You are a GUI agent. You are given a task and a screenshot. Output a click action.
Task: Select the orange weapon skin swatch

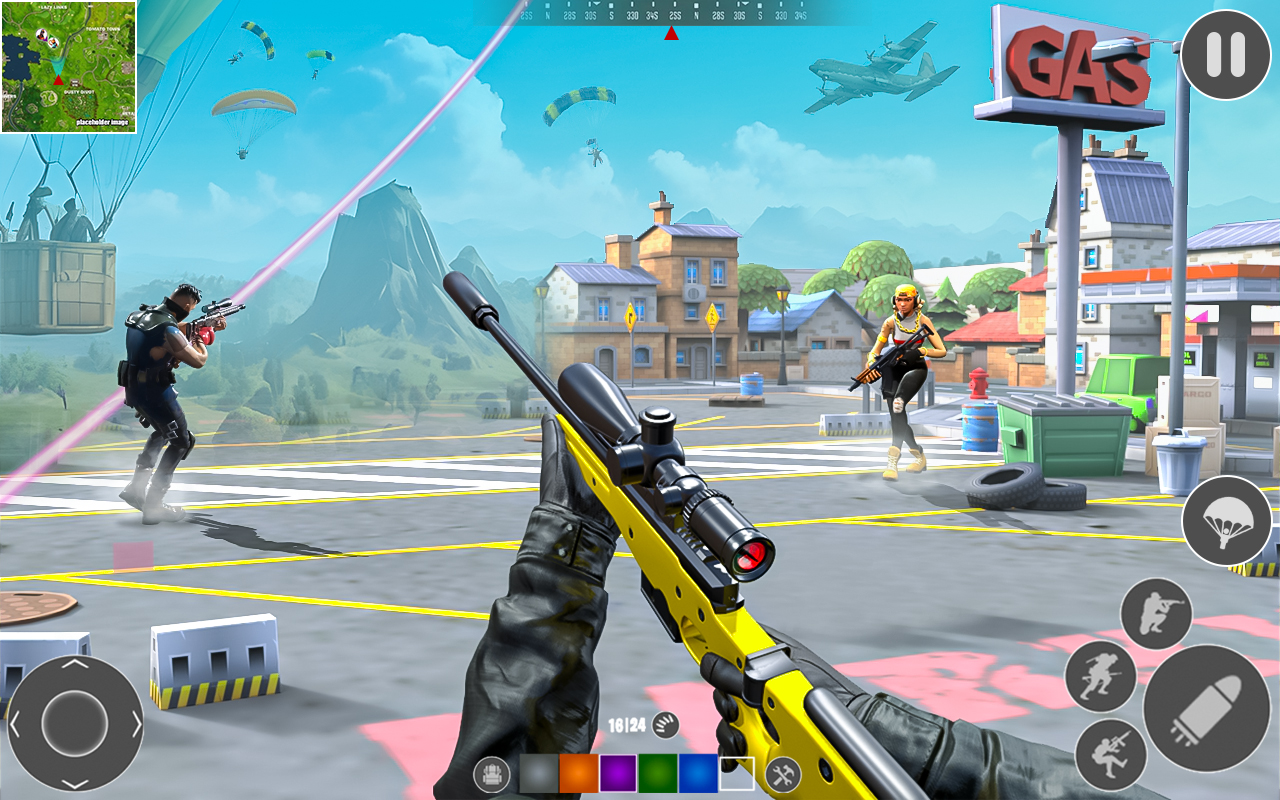point(578,773)
